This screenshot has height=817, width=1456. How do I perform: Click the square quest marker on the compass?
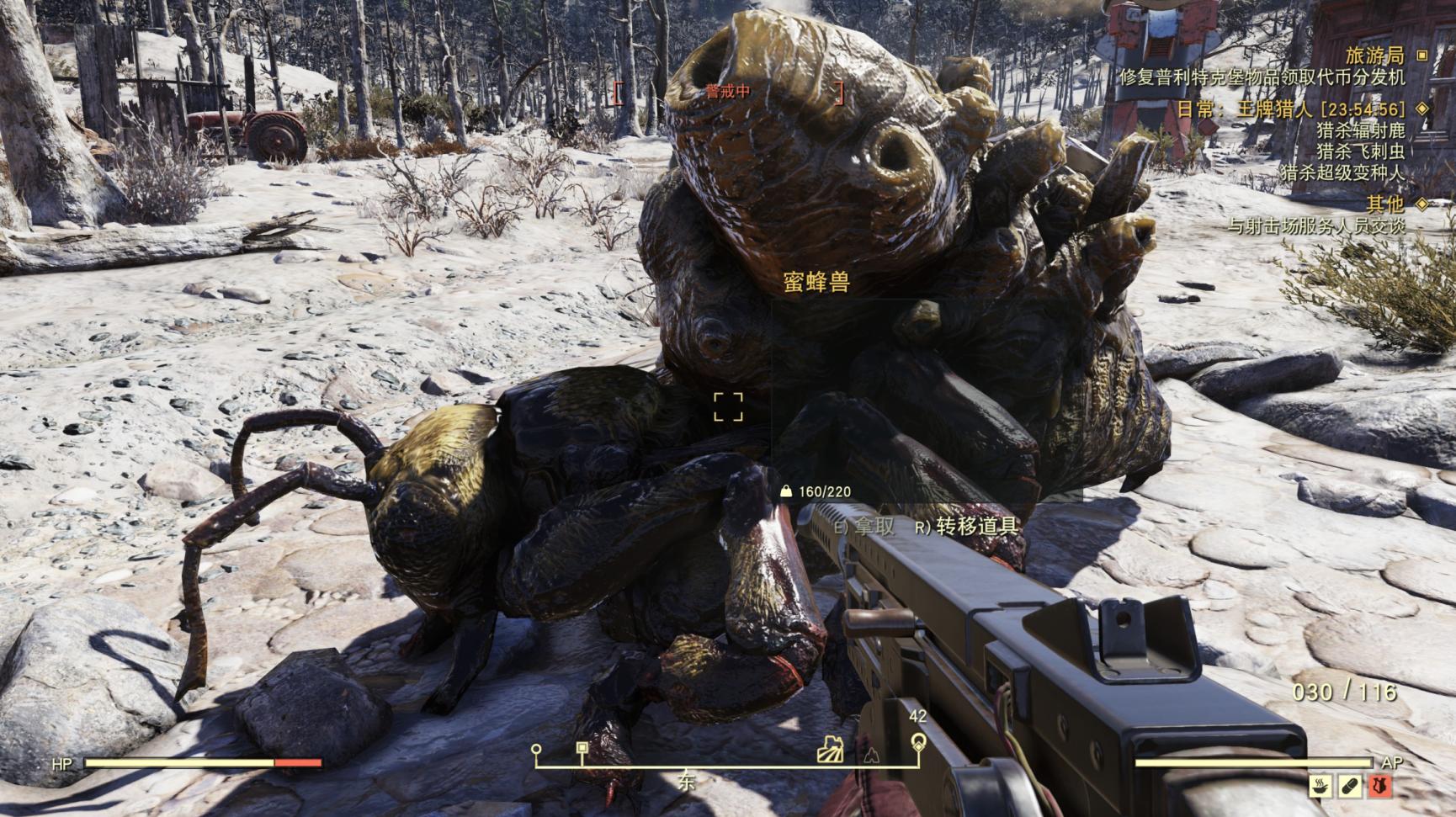(x=582, y=748)
